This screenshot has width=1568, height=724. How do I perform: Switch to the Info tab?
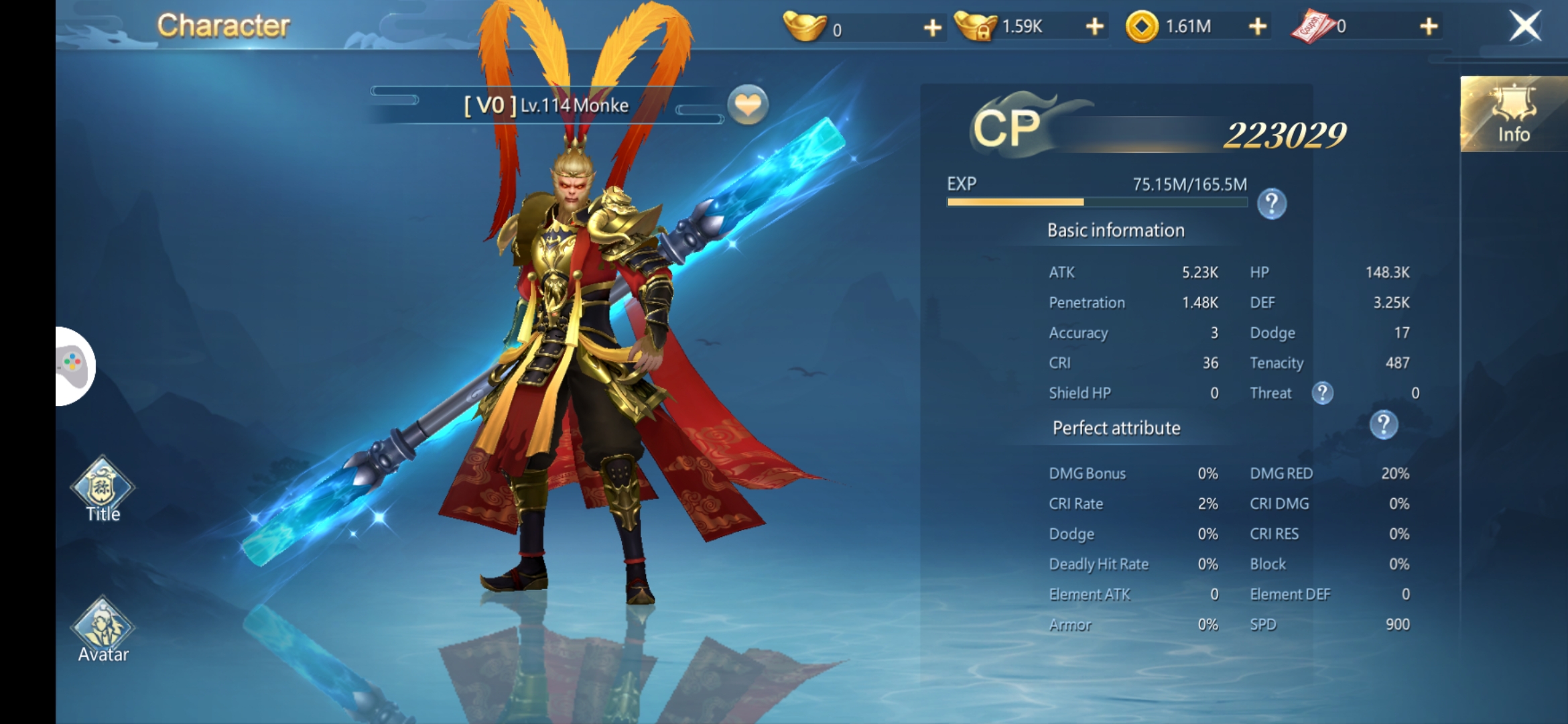click(1513, 115)
